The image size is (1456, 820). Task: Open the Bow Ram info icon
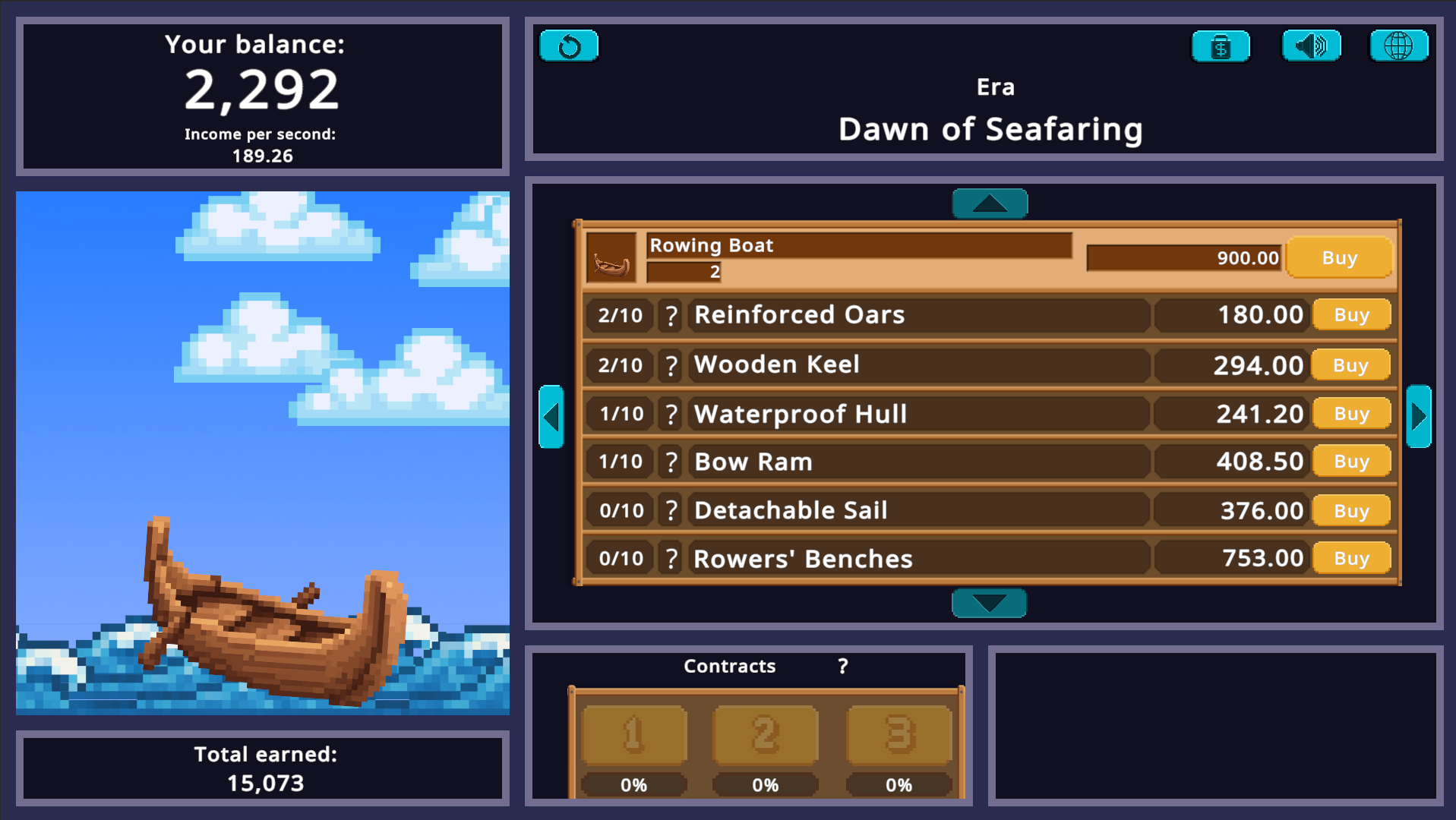point(671,461)
